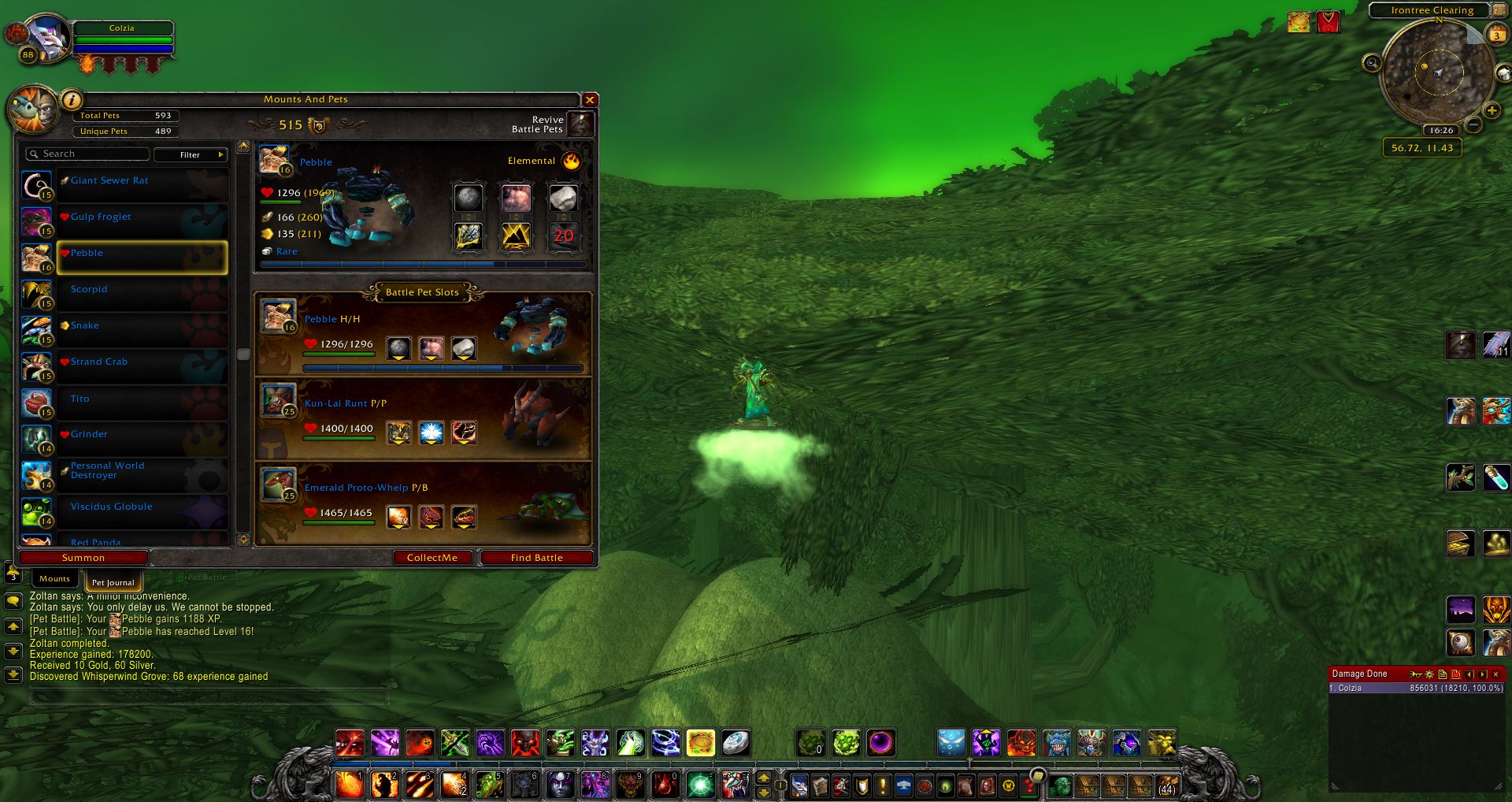Select the Pet Journal tab
Screen dimensions: 1512x802
pyautogui.click(x=113, y=583)
